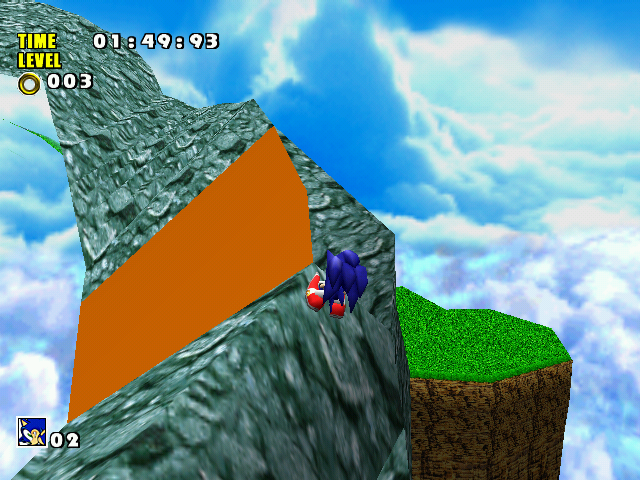Click the gold ring icon
640x480 pixels.
29,83
